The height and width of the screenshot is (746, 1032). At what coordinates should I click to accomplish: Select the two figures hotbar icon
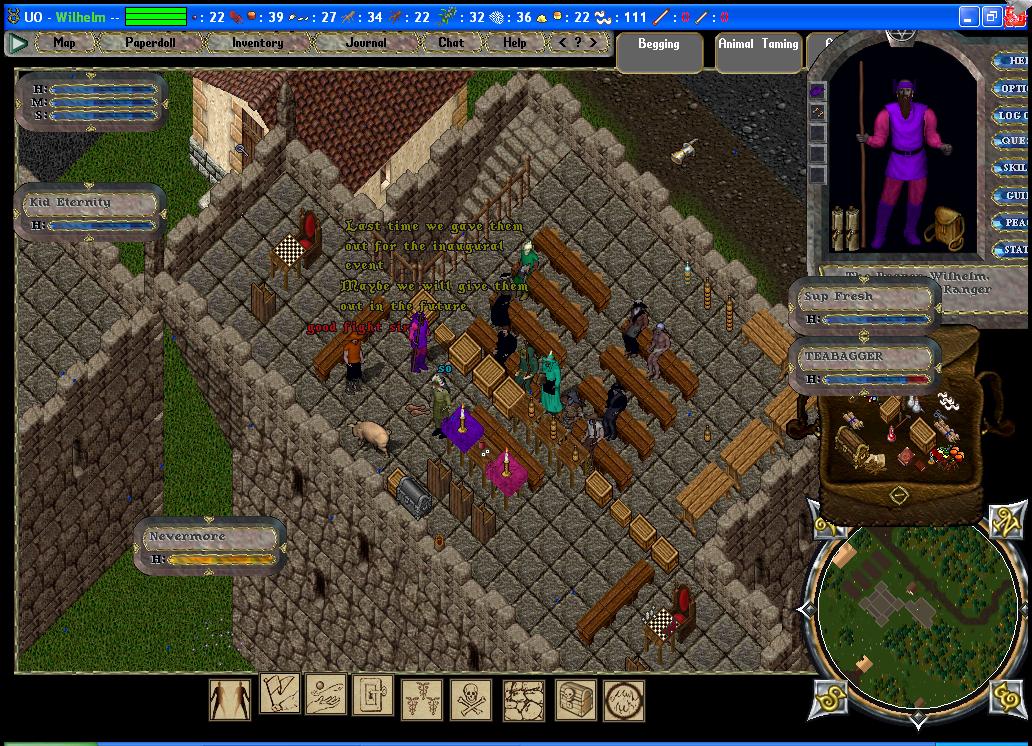230,698
